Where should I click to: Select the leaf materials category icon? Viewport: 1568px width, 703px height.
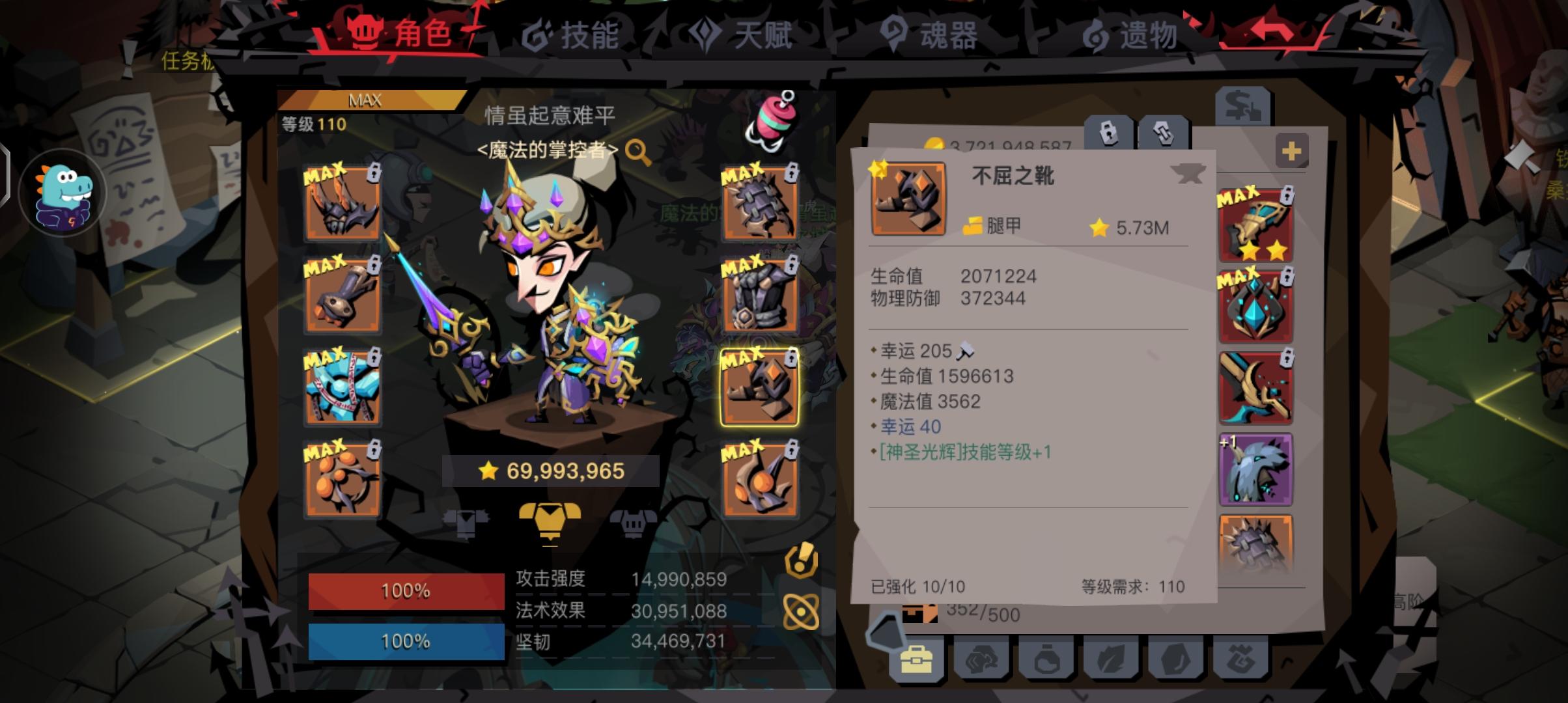tap(1112, 661)
